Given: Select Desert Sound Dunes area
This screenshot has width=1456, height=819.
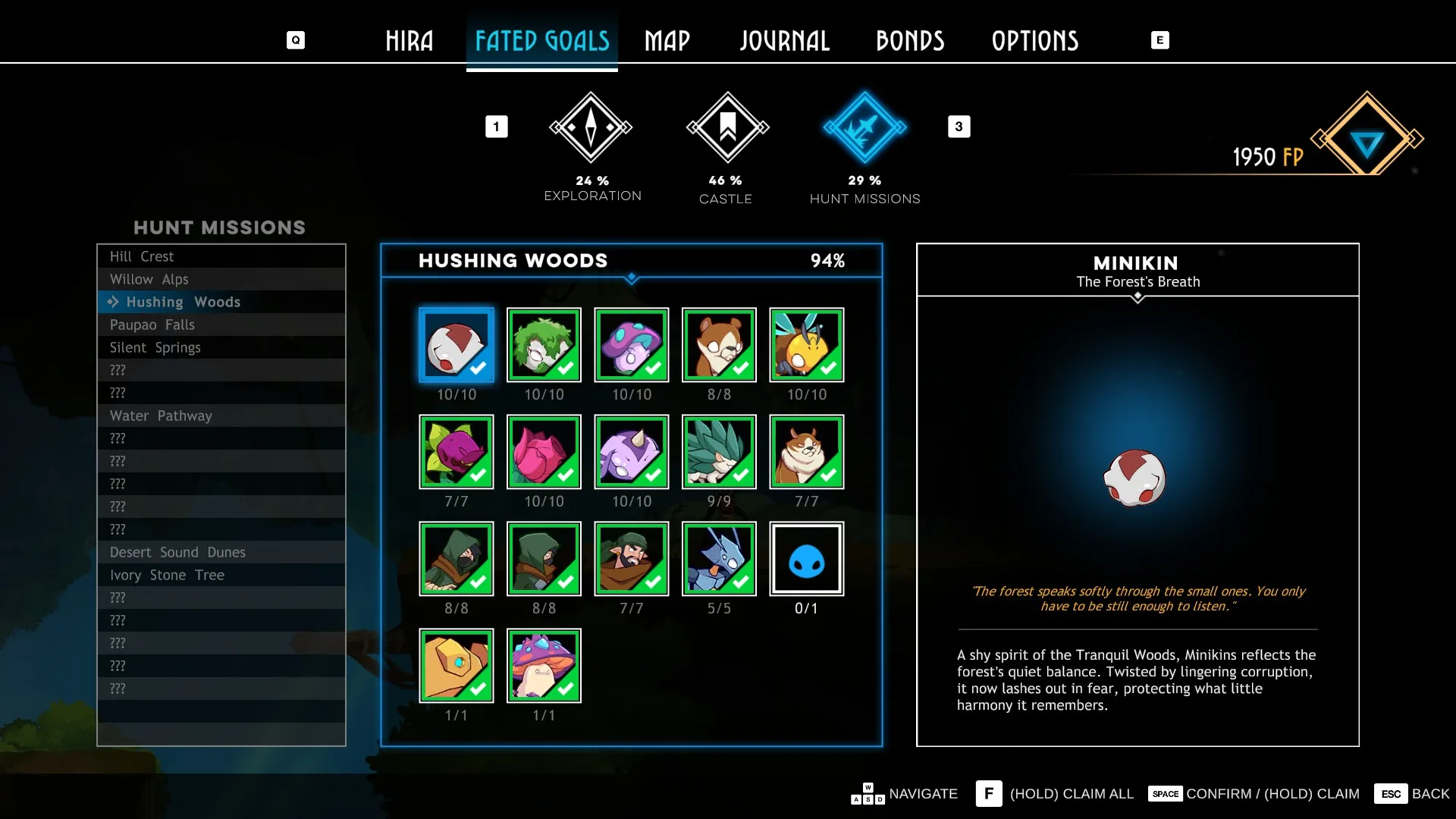Looking at the screenshot, I should 177,552.
